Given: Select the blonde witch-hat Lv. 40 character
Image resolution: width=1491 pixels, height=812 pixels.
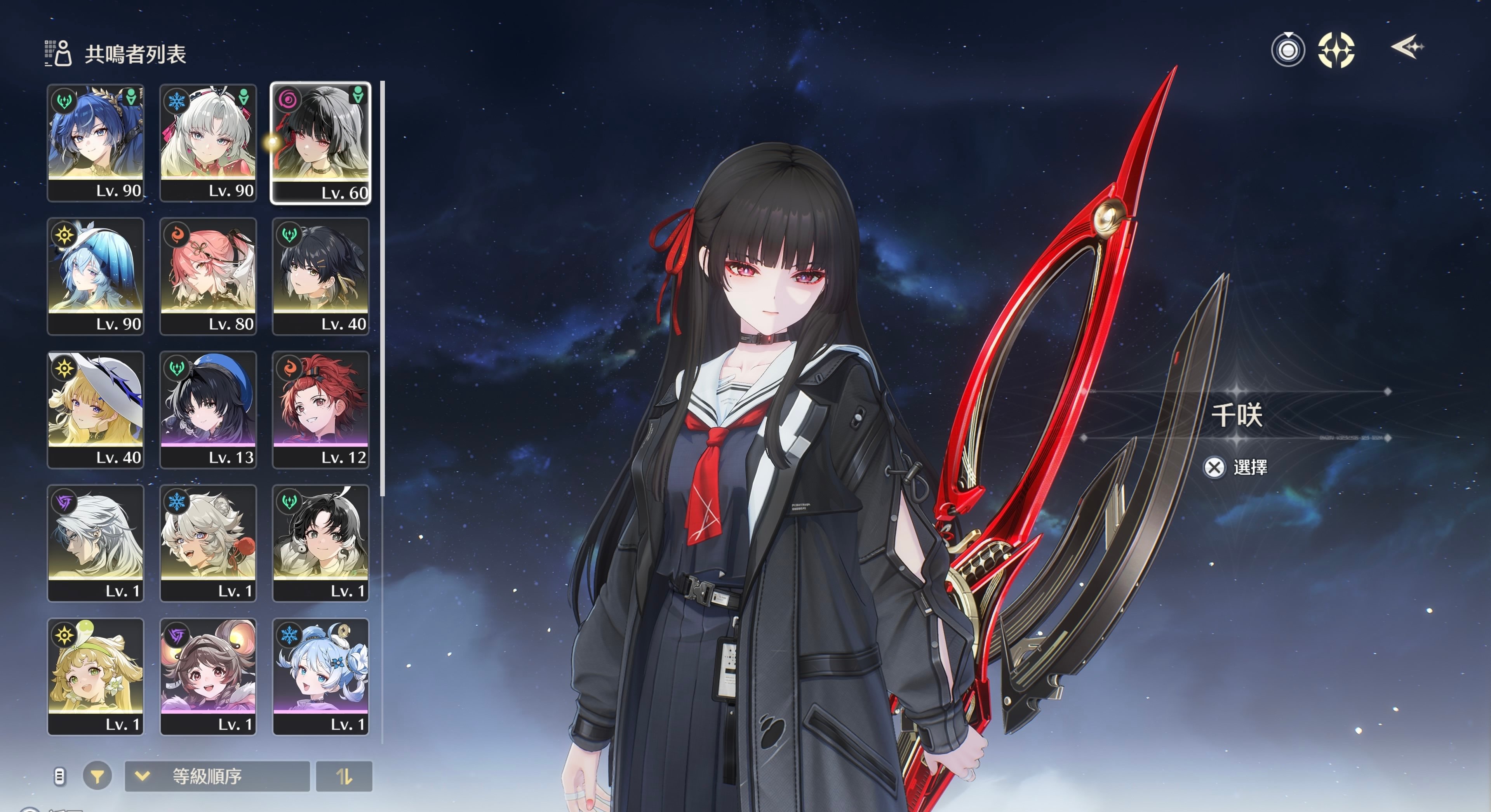Looking at the screenshot, I should click(x=96, y=409).
